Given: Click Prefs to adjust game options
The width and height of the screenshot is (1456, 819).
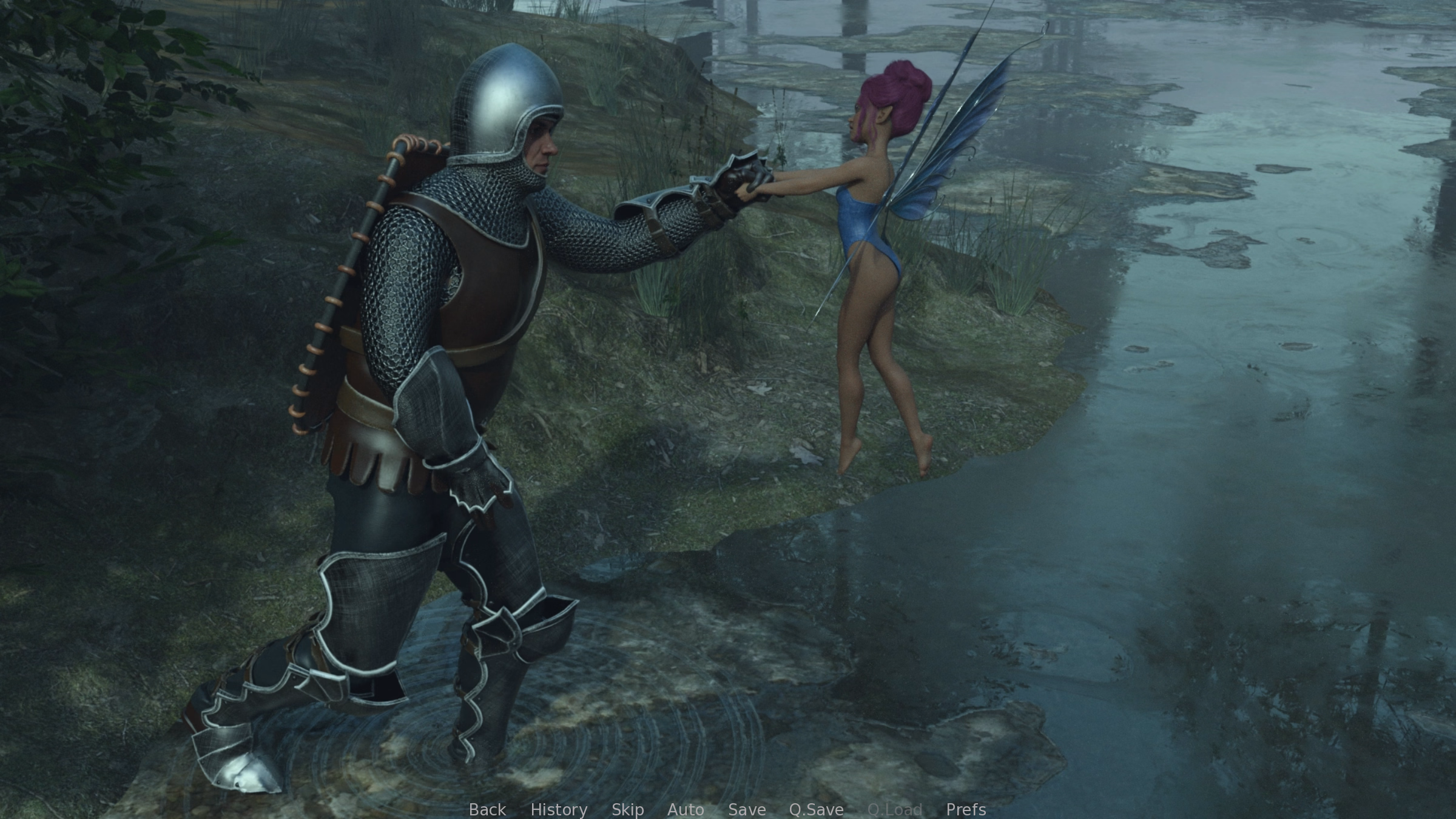Looking at the screenshot, I should (x=966, y=809).
